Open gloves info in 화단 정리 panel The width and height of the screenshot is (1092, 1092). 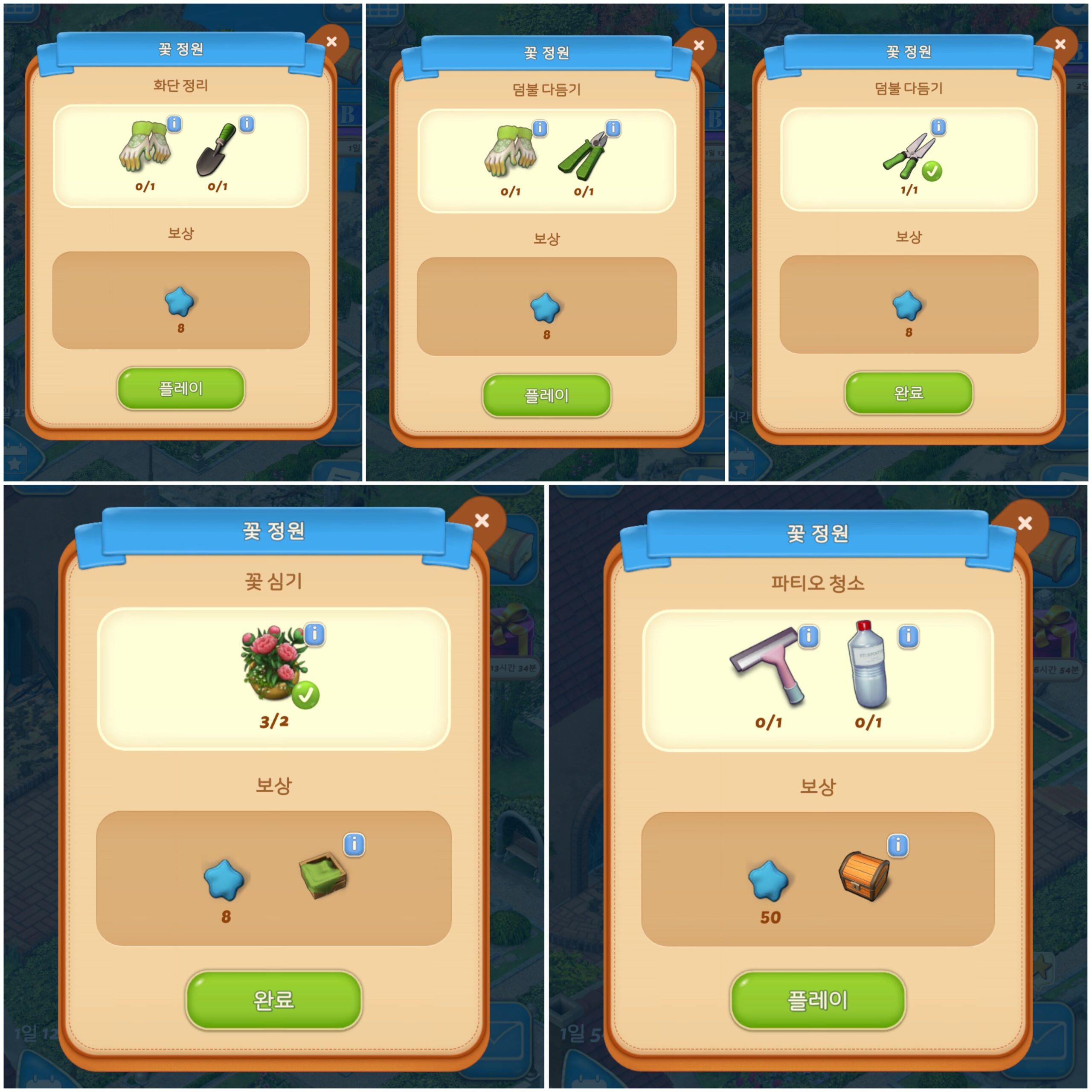(174, 124)
